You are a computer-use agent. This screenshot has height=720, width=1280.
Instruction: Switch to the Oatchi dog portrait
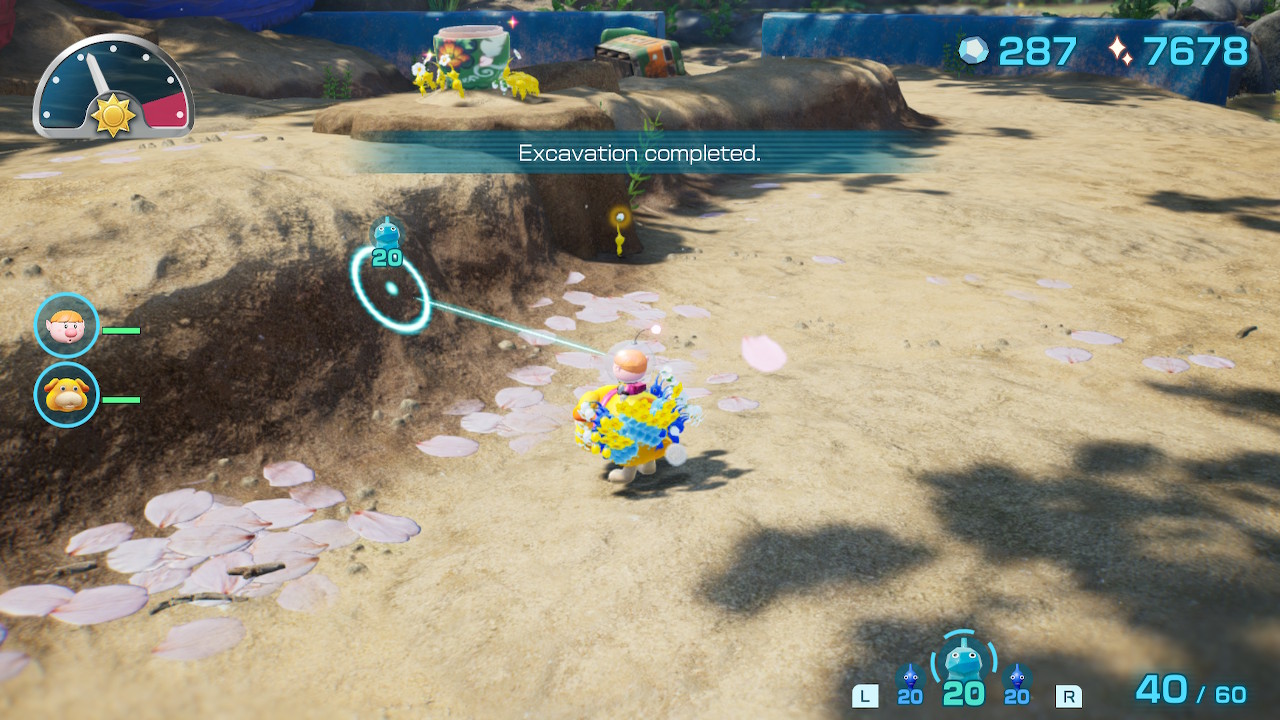67,395
